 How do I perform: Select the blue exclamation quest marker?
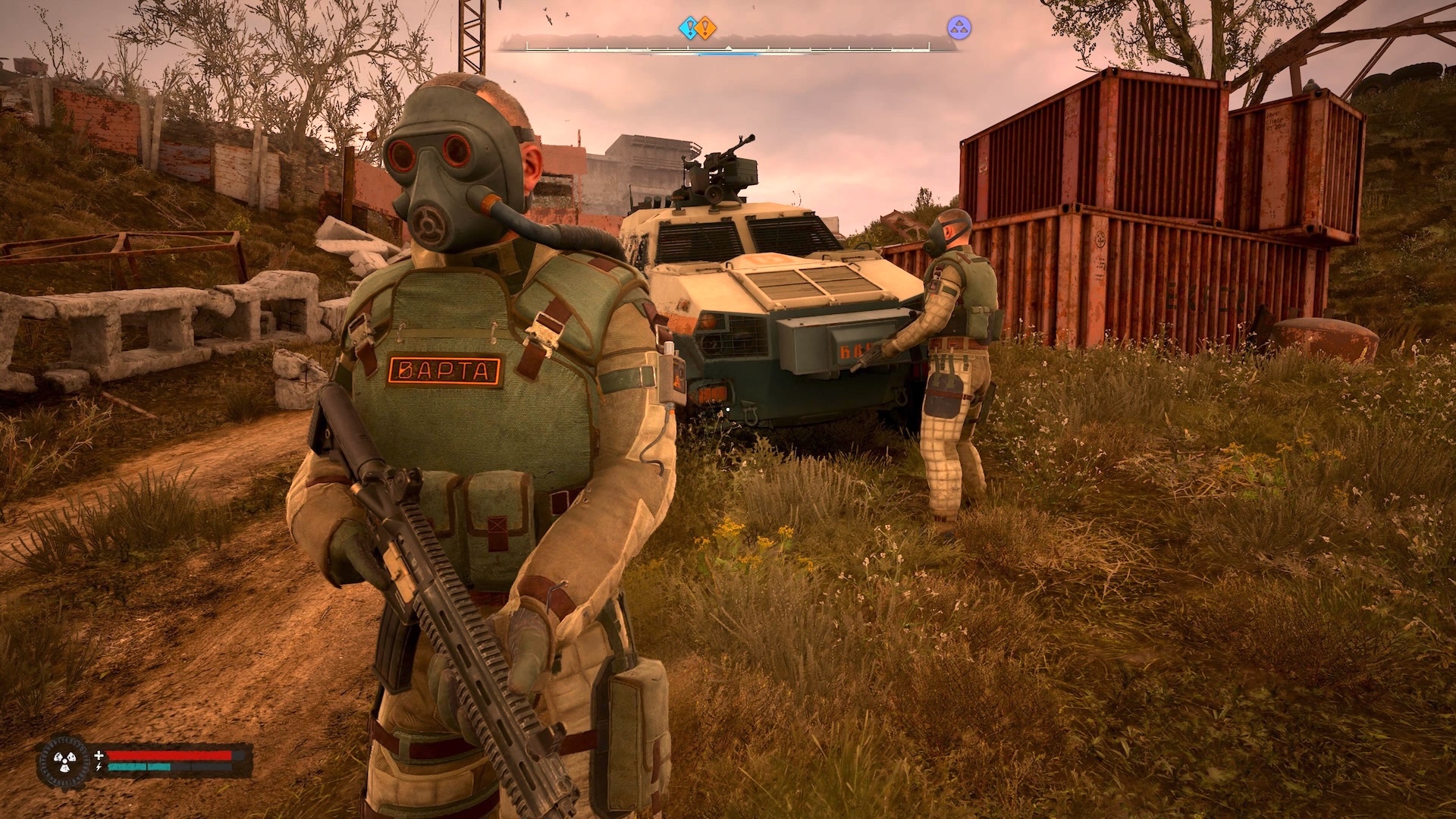[688, 29]
